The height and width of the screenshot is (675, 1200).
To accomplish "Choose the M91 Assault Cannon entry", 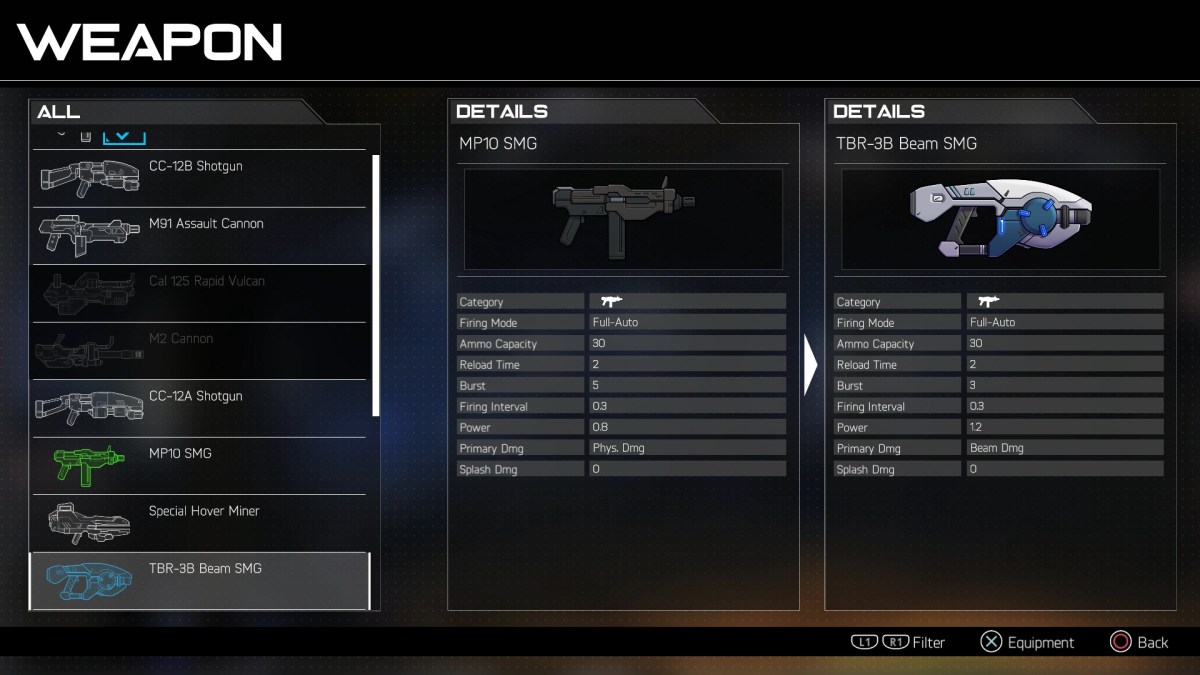I will [x=200, y=236].
